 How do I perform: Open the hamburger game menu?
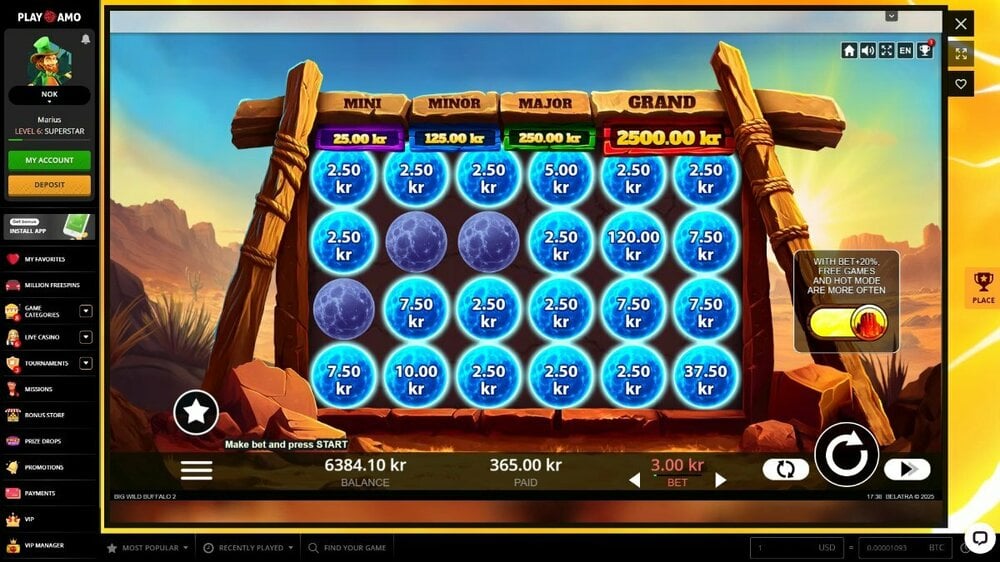point(196,470)
